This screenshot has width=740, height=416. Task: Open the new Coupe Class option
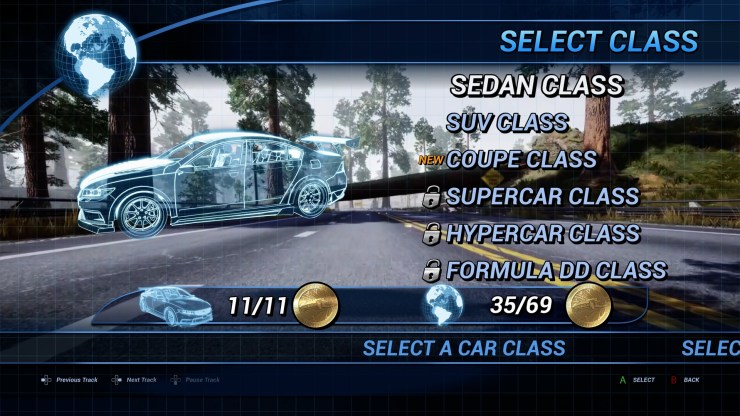[x=521, y=160]
